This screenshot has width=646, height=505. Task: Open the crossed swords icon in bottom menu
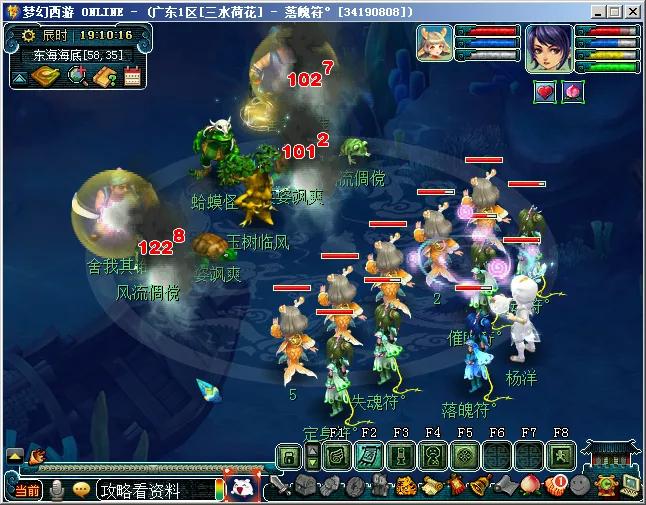click(279, 487)
